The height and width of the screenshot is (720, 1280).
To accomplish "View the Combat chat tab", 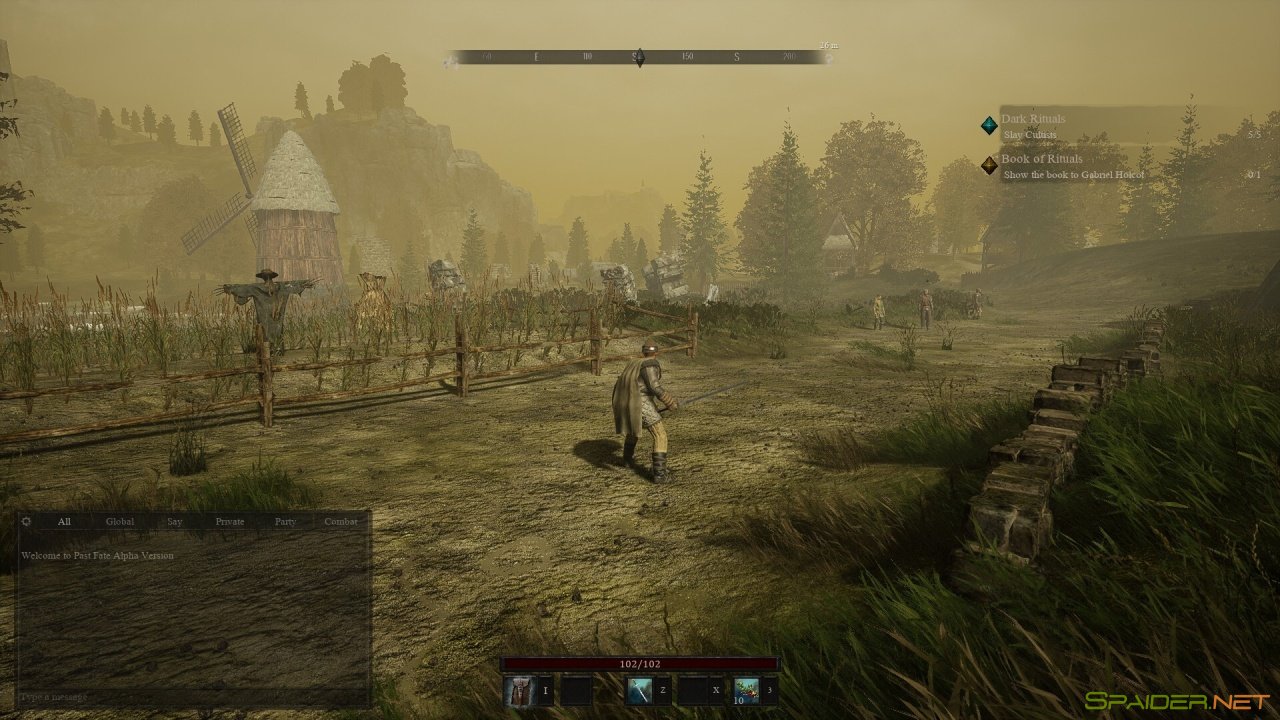I will (x=341, y=521).
